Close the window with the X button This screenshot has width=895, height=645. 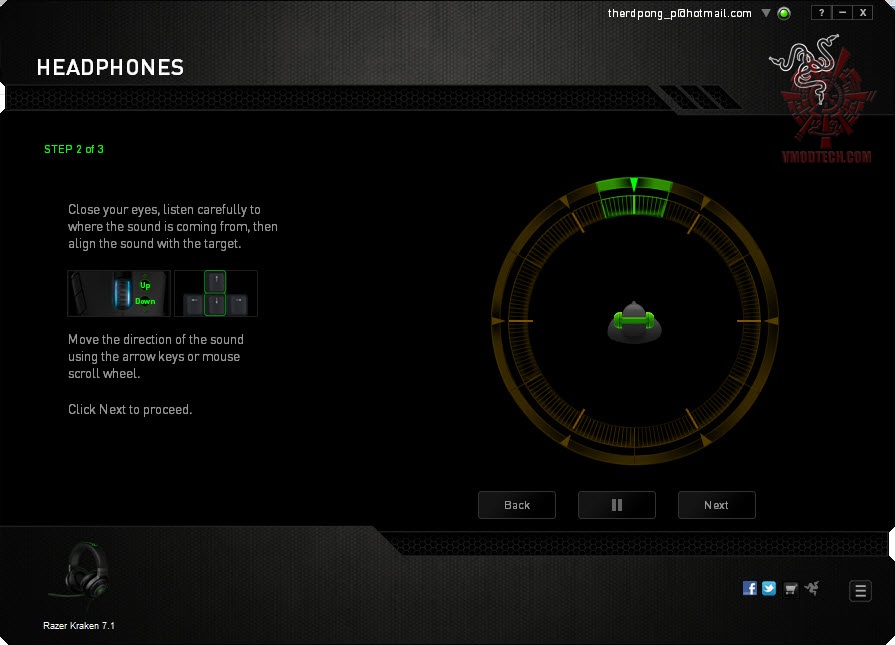click(863, 13)
